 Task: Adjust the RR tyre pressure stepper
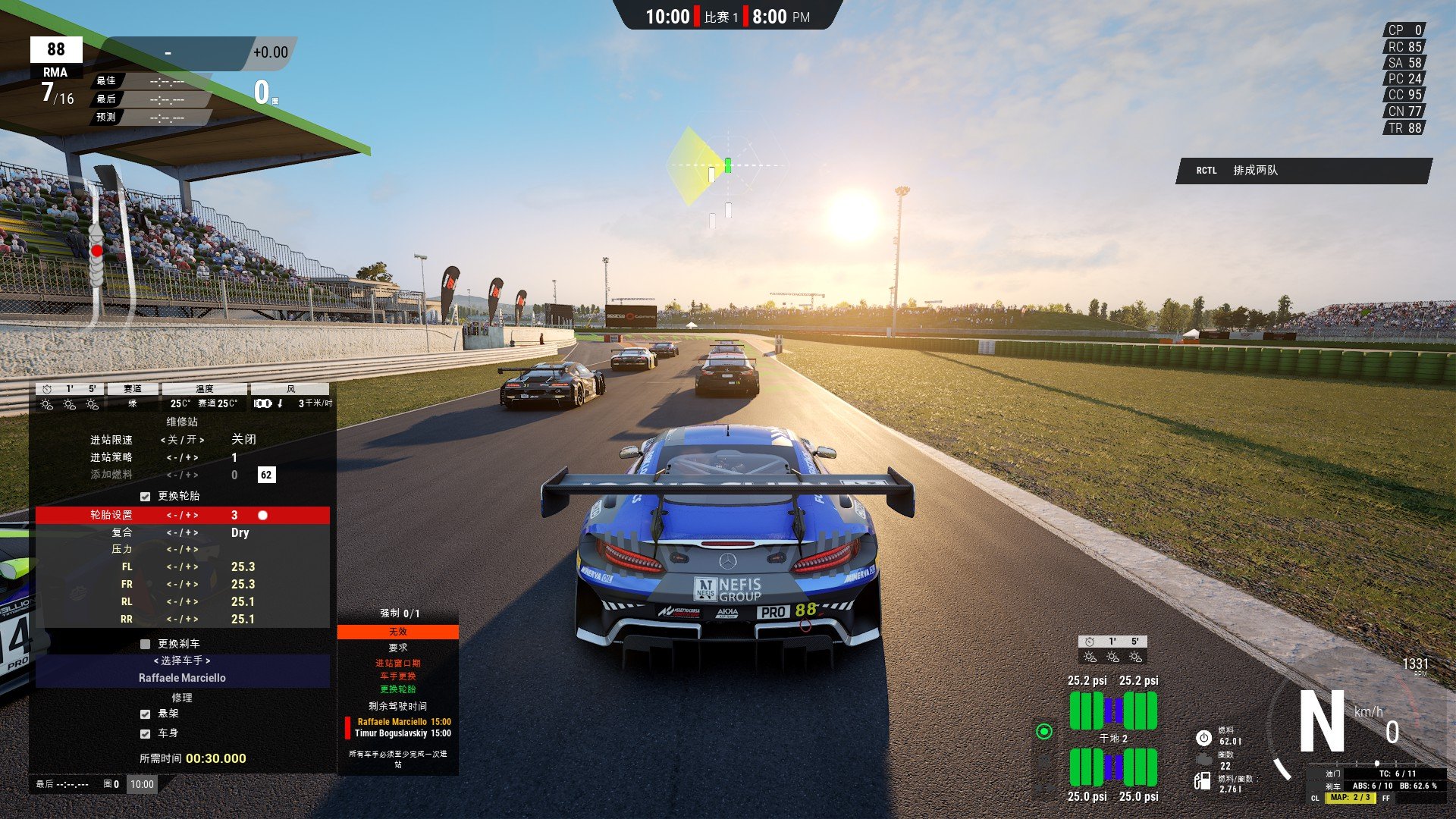[182, 620]
